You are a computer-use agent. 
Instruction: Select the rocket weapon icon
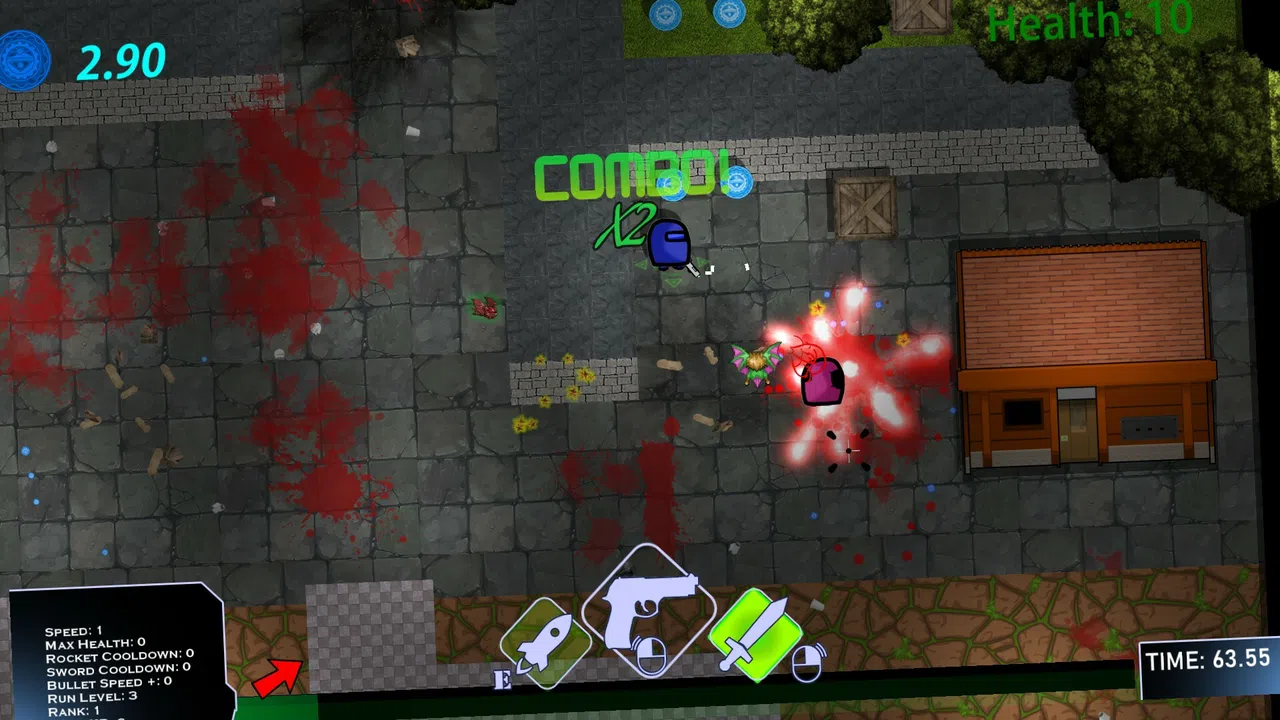545,640
